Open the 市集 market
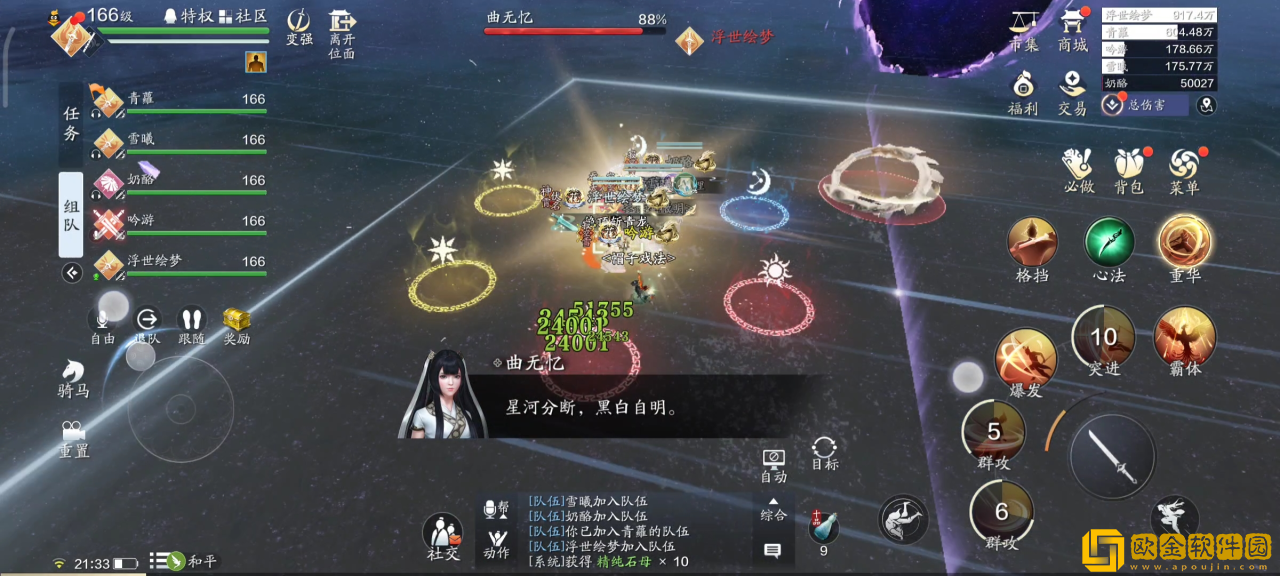This screenshot has width=1280, height=576. pos(1023,30)
